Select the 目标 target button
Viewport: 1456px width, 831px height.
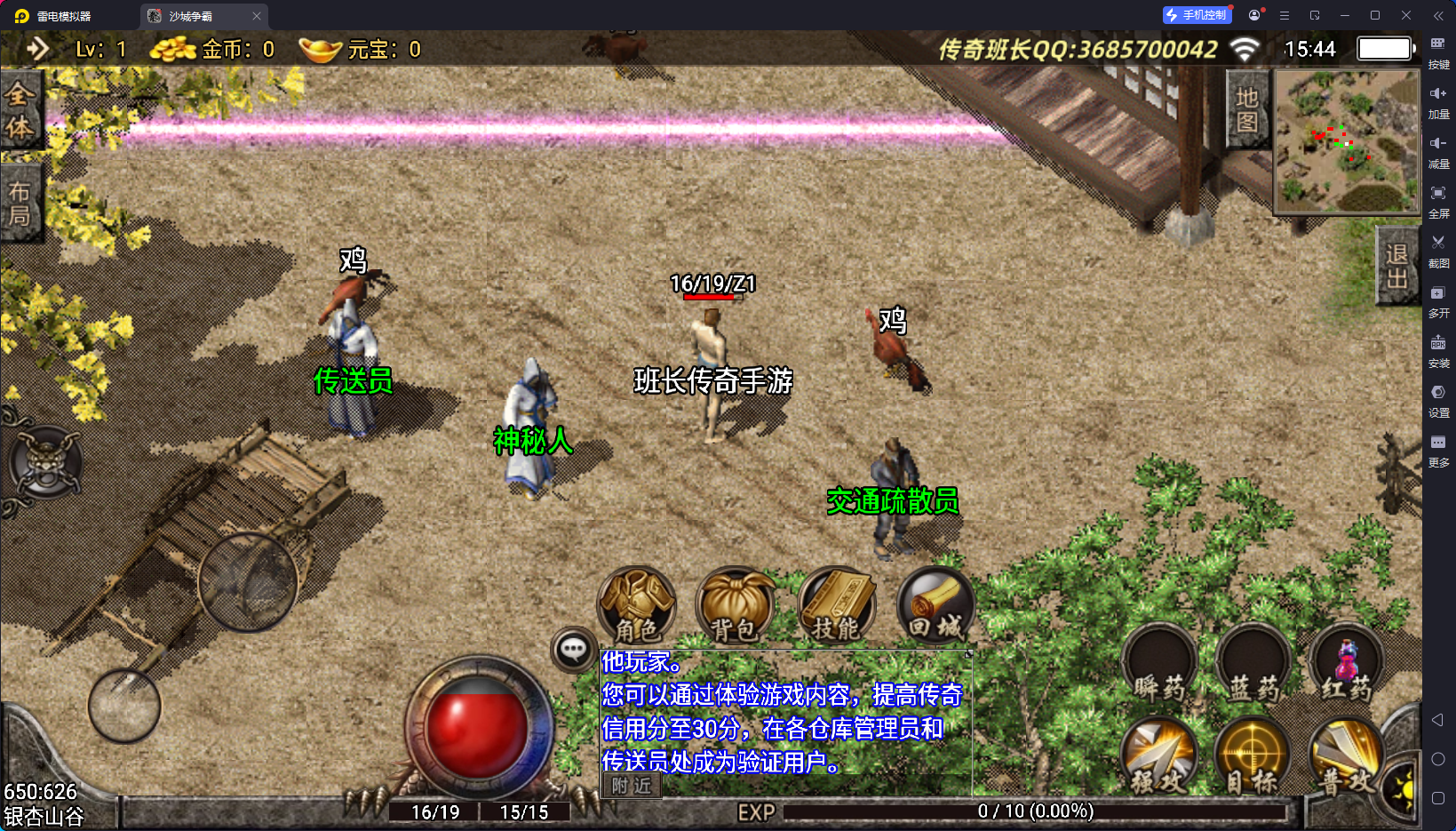tap(1252, 756)
